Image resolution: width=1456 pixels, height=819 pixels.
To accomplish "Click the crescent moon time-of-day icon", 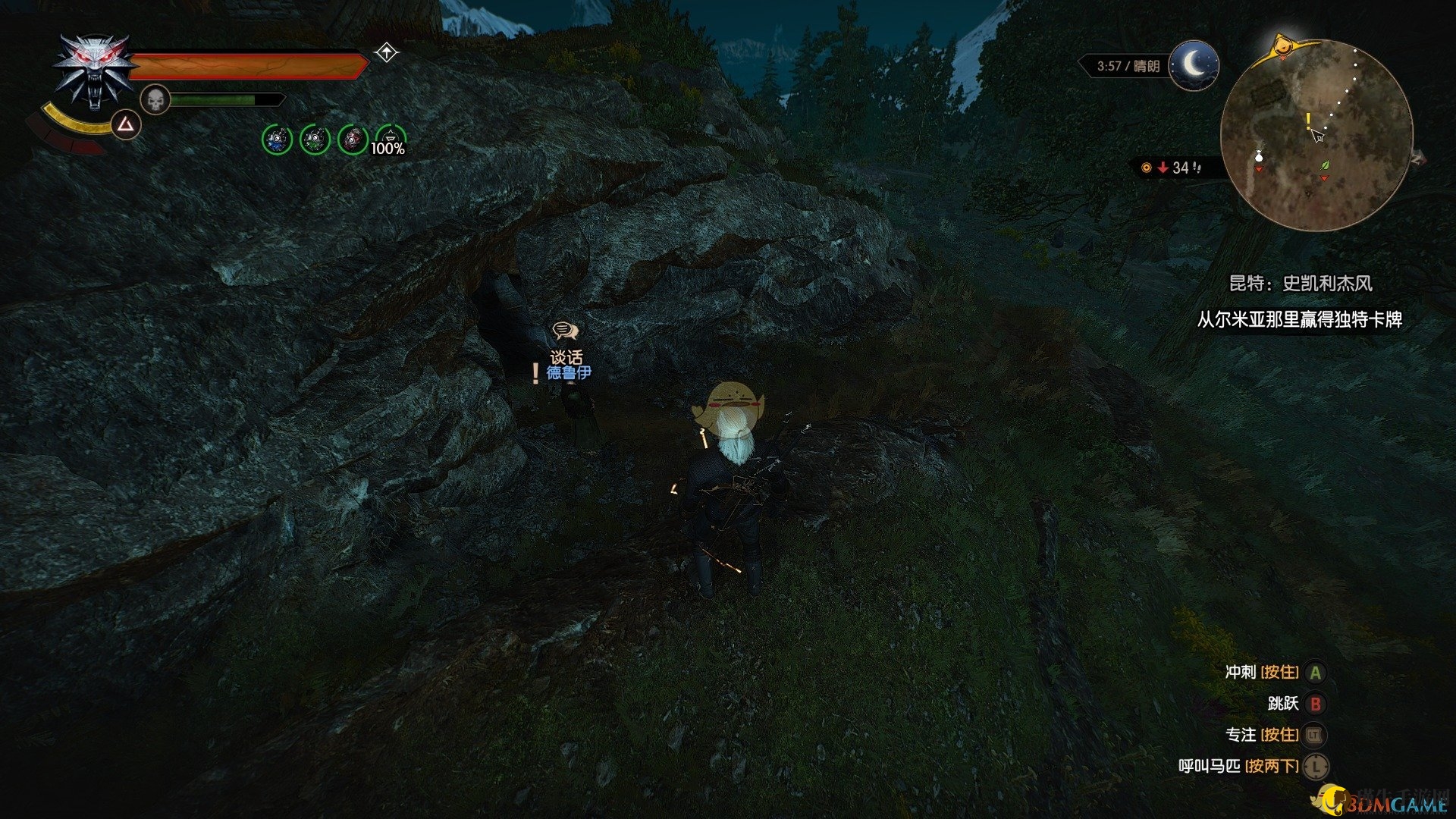I will click(1194, 65).
